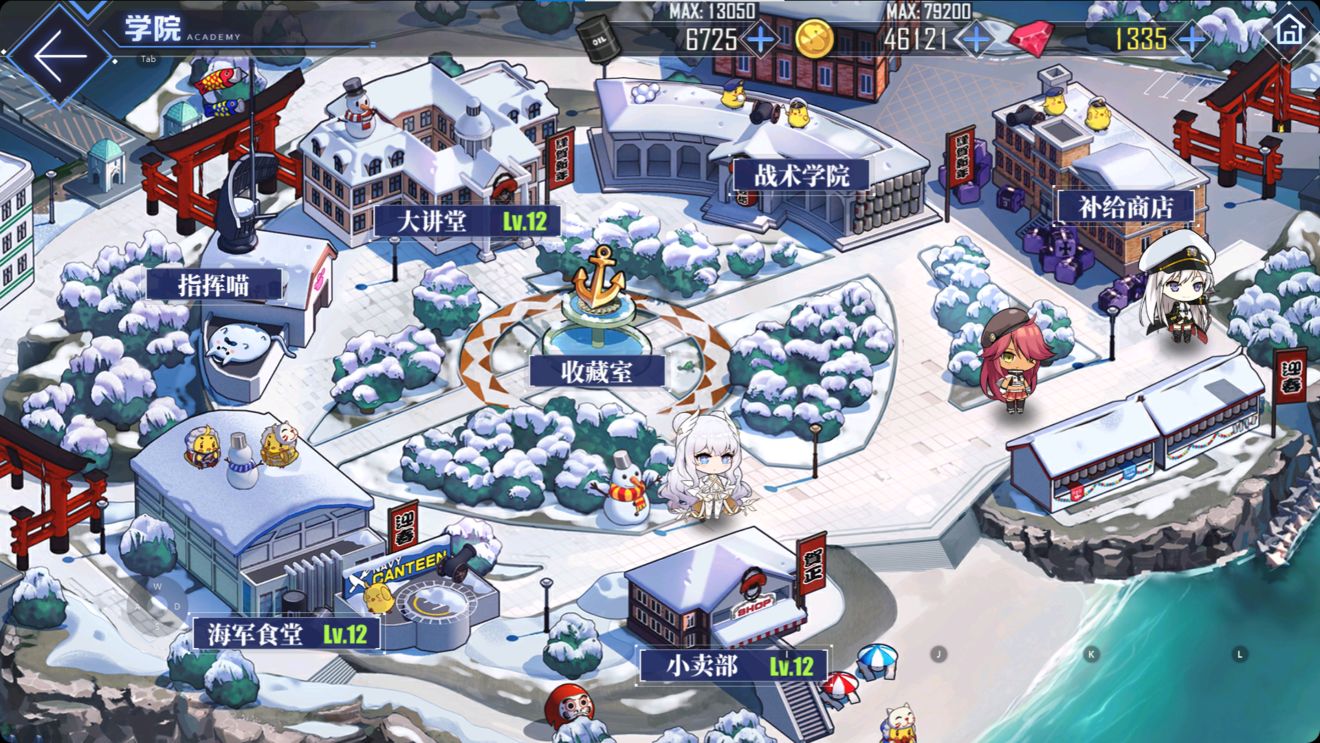
Task: Open the 小卖部 Lv.12 shop
Action: click(733, 665)
